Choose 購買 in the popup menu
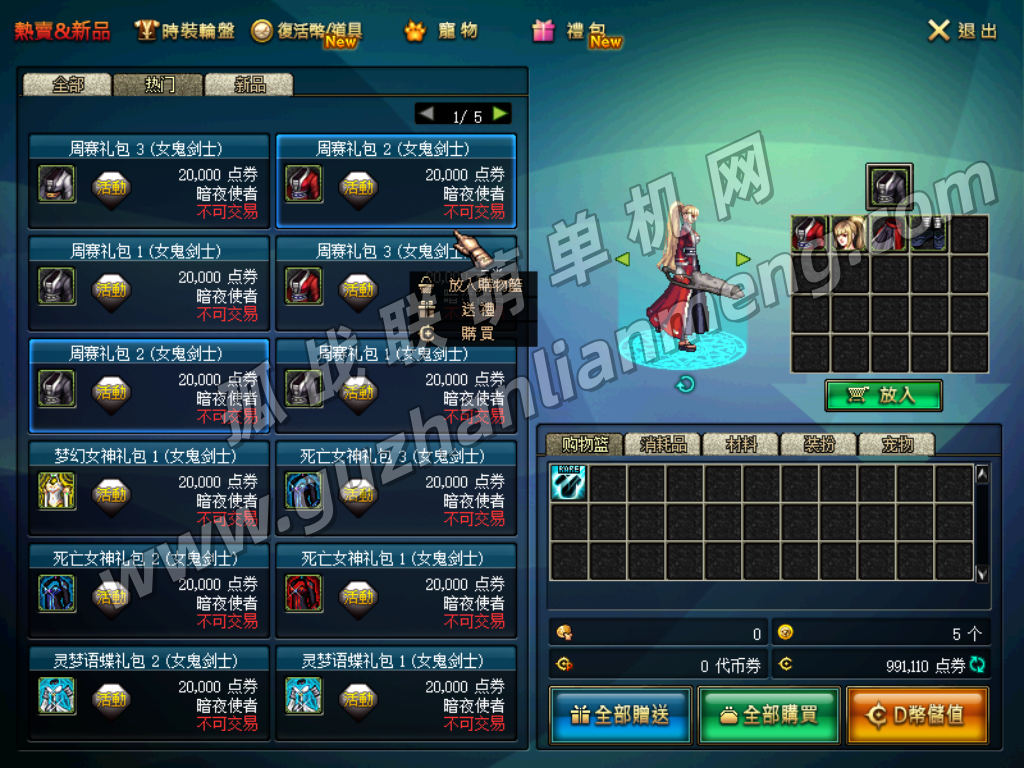 click(x=476, y=333)
